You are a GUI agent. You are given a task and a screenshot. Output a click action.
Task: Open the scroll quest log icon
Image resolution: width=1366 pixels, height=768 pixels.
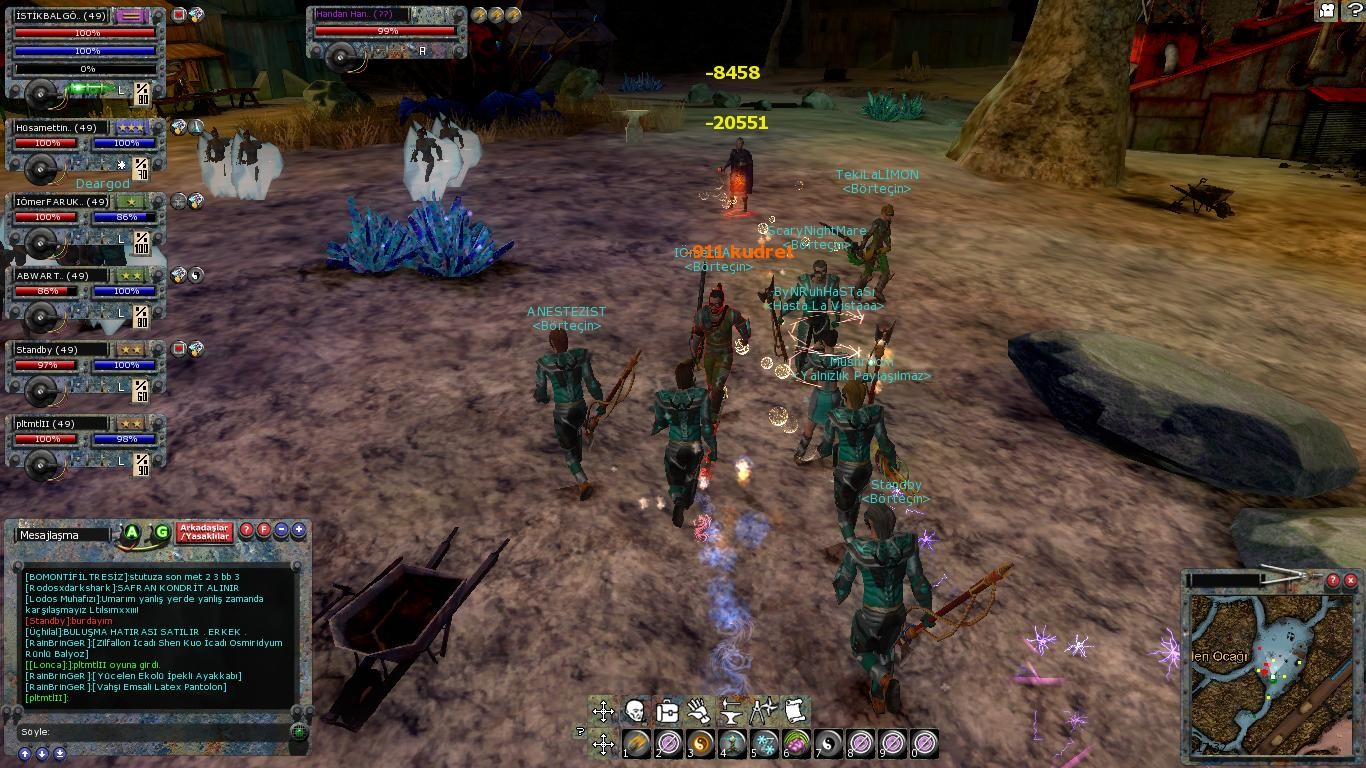tap(795, 712)
